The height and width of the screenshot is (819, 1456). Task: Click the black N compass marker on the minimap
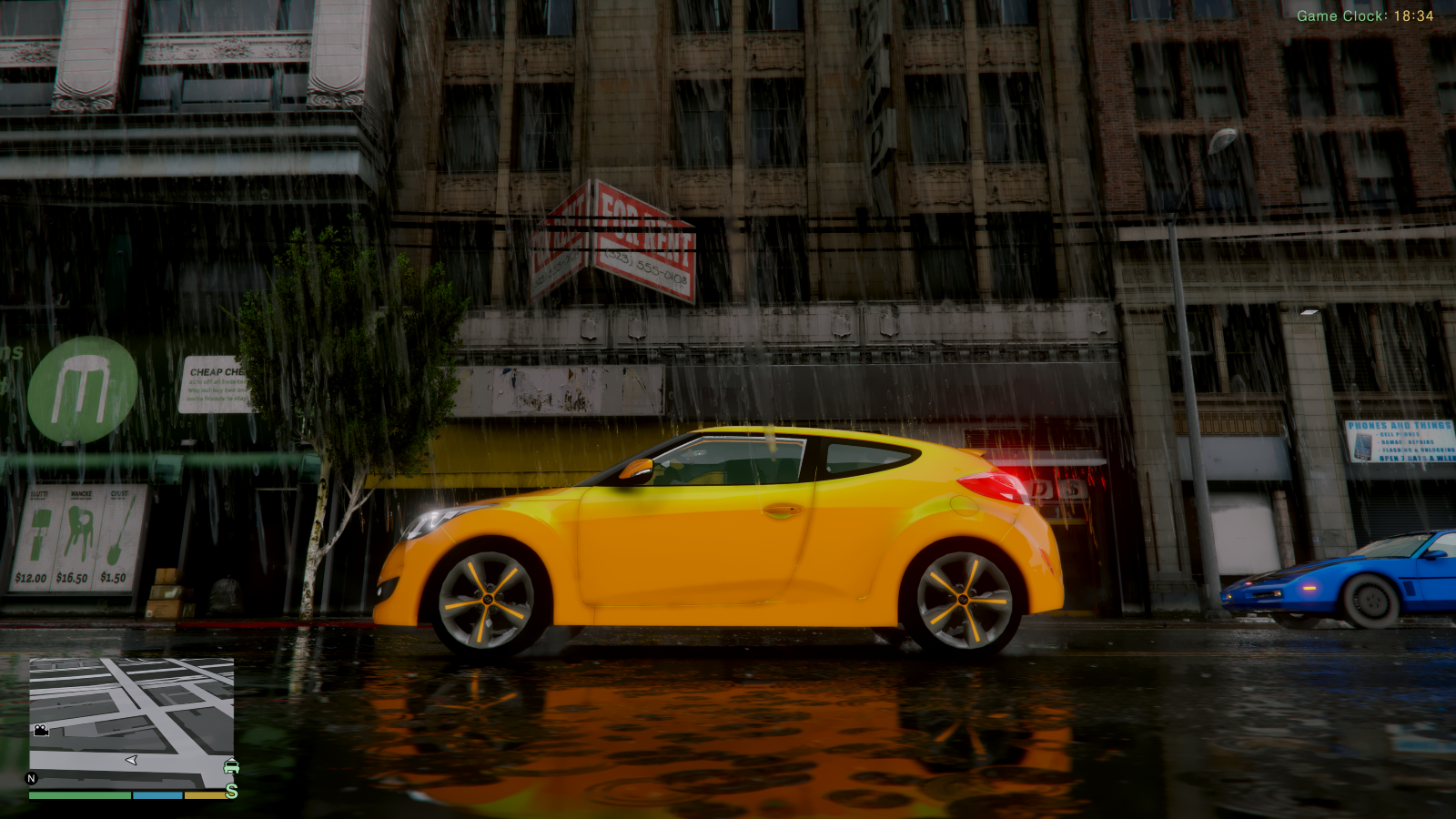point(31,778)
